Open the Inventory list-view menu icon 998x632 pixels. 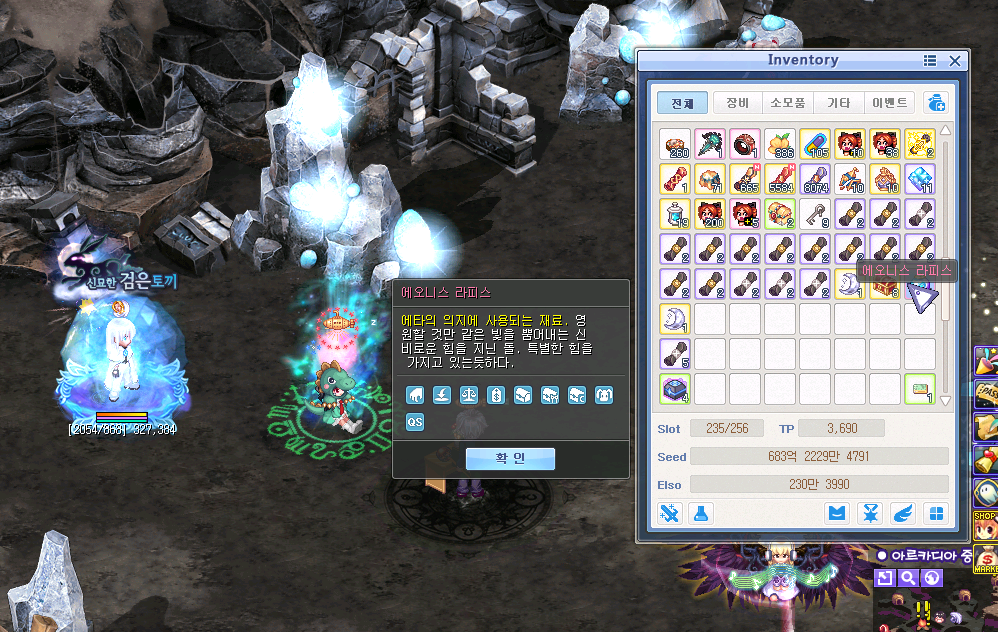coord(930,61)
